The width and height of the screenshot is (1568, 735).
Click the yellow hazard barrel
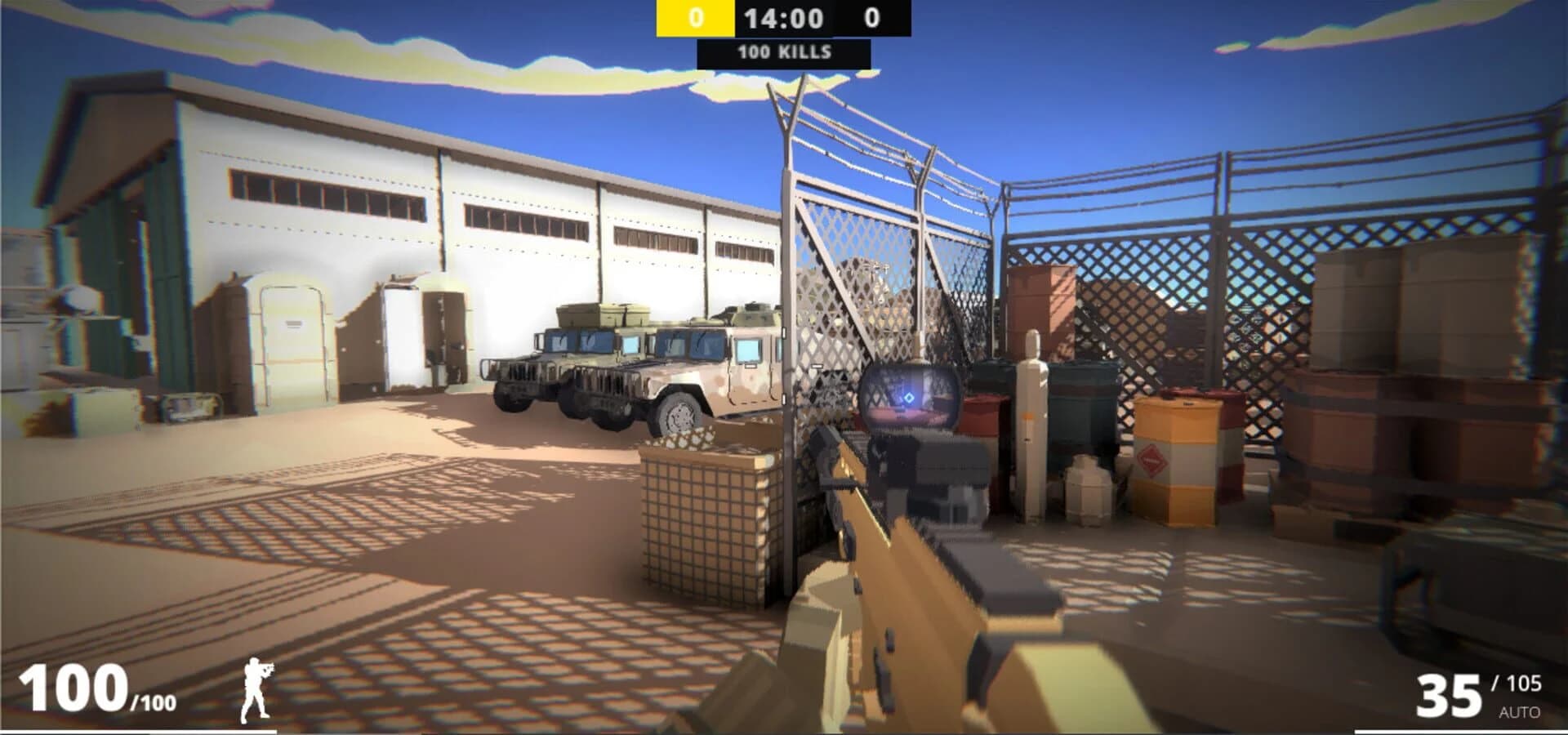click(x=1176, y=457)
